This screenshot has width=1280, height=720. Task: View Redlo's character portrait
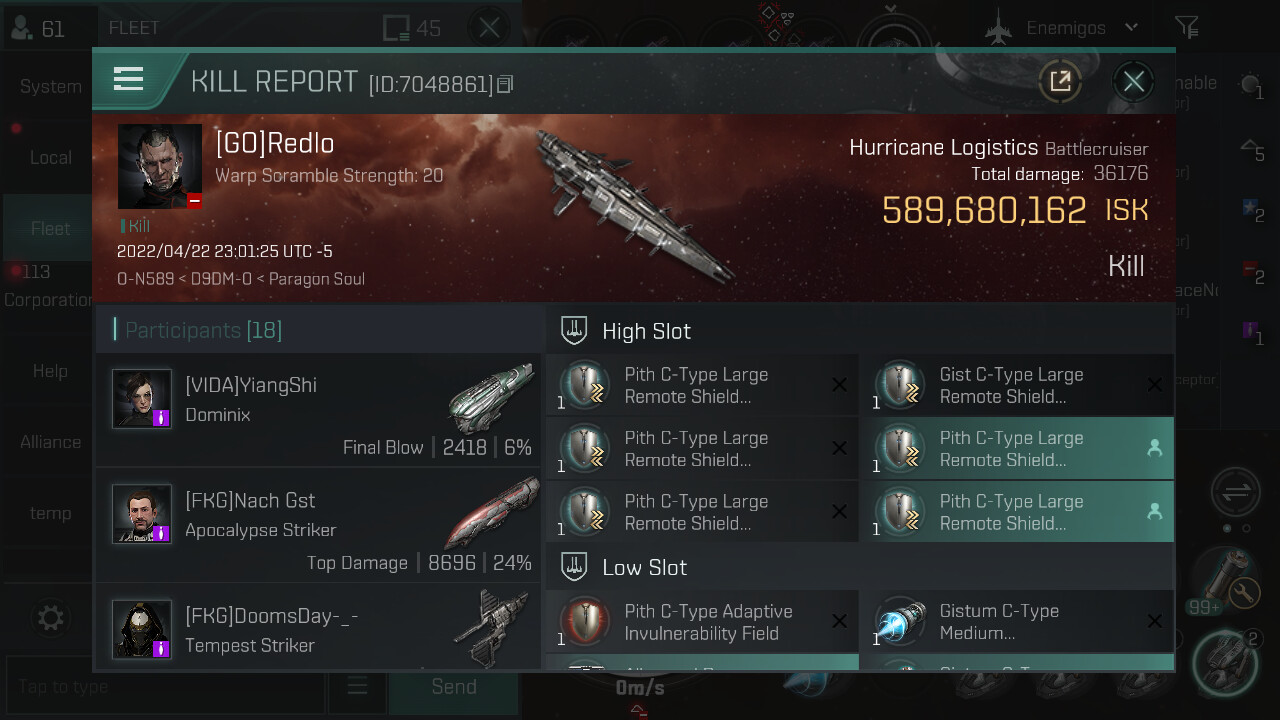(160, 166)
